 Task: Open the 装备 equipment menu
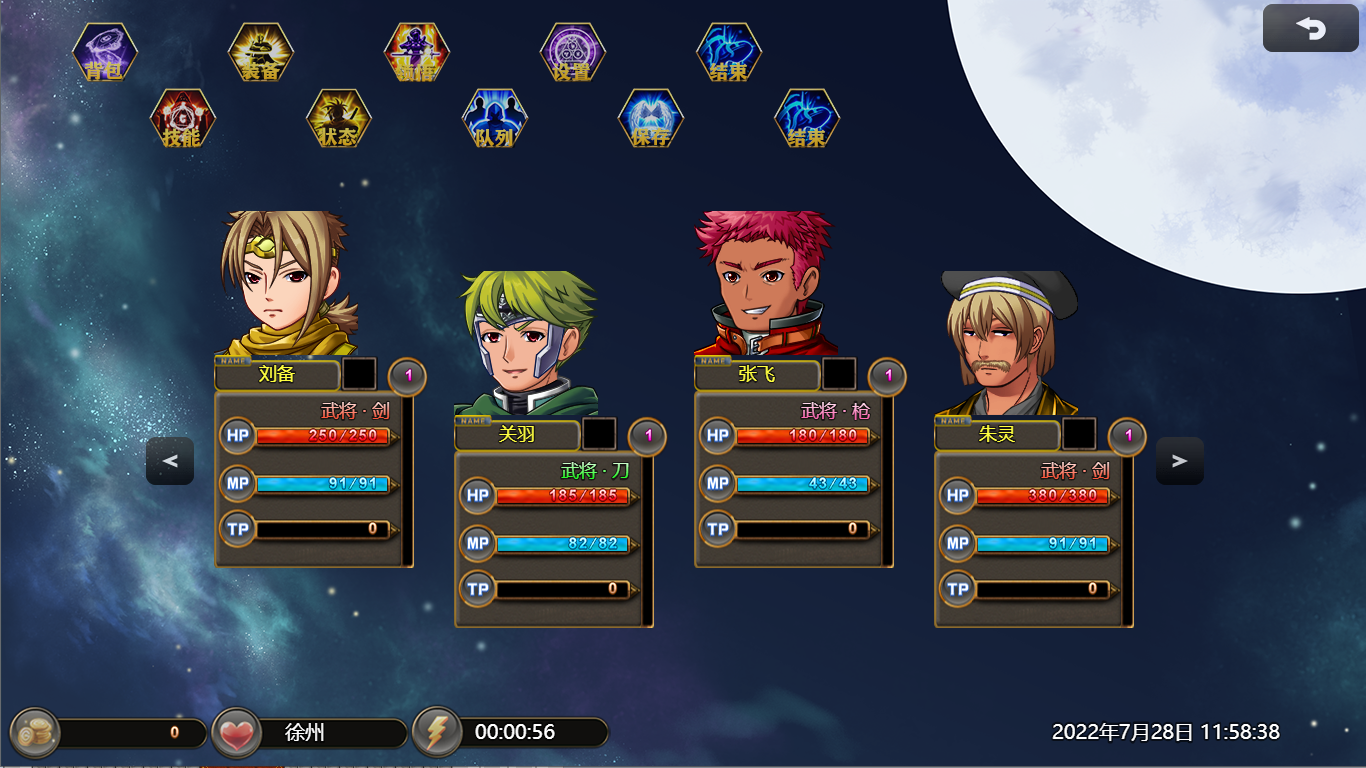point(261,52)
